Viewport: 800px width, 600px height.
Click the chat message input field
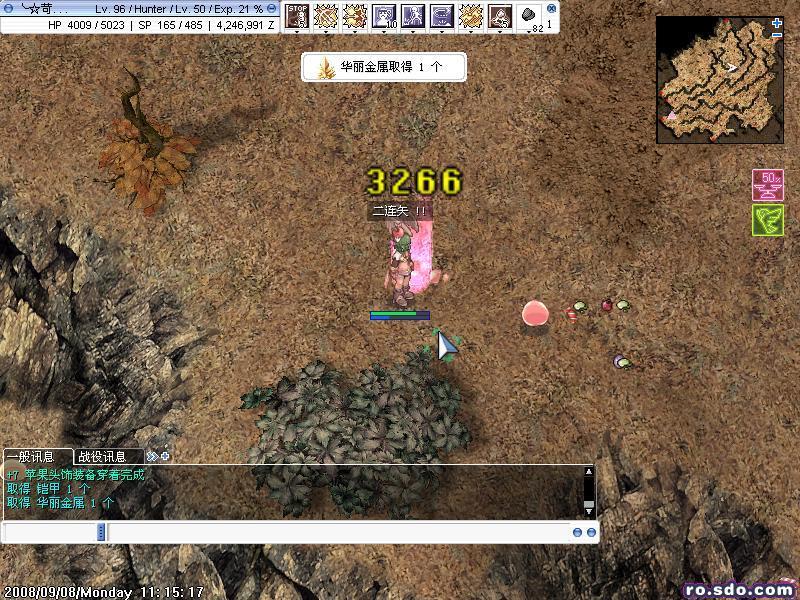[x=340, y=533]
